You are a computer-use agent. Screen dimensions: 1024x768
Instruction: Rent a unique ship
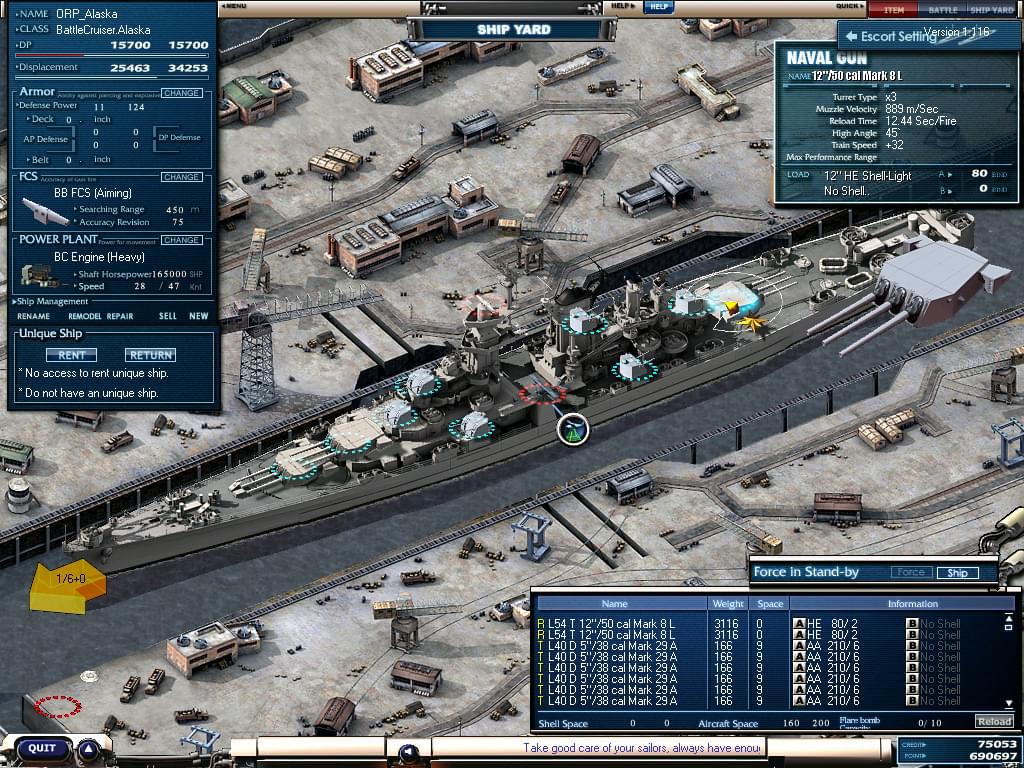(x=71, y=355)
